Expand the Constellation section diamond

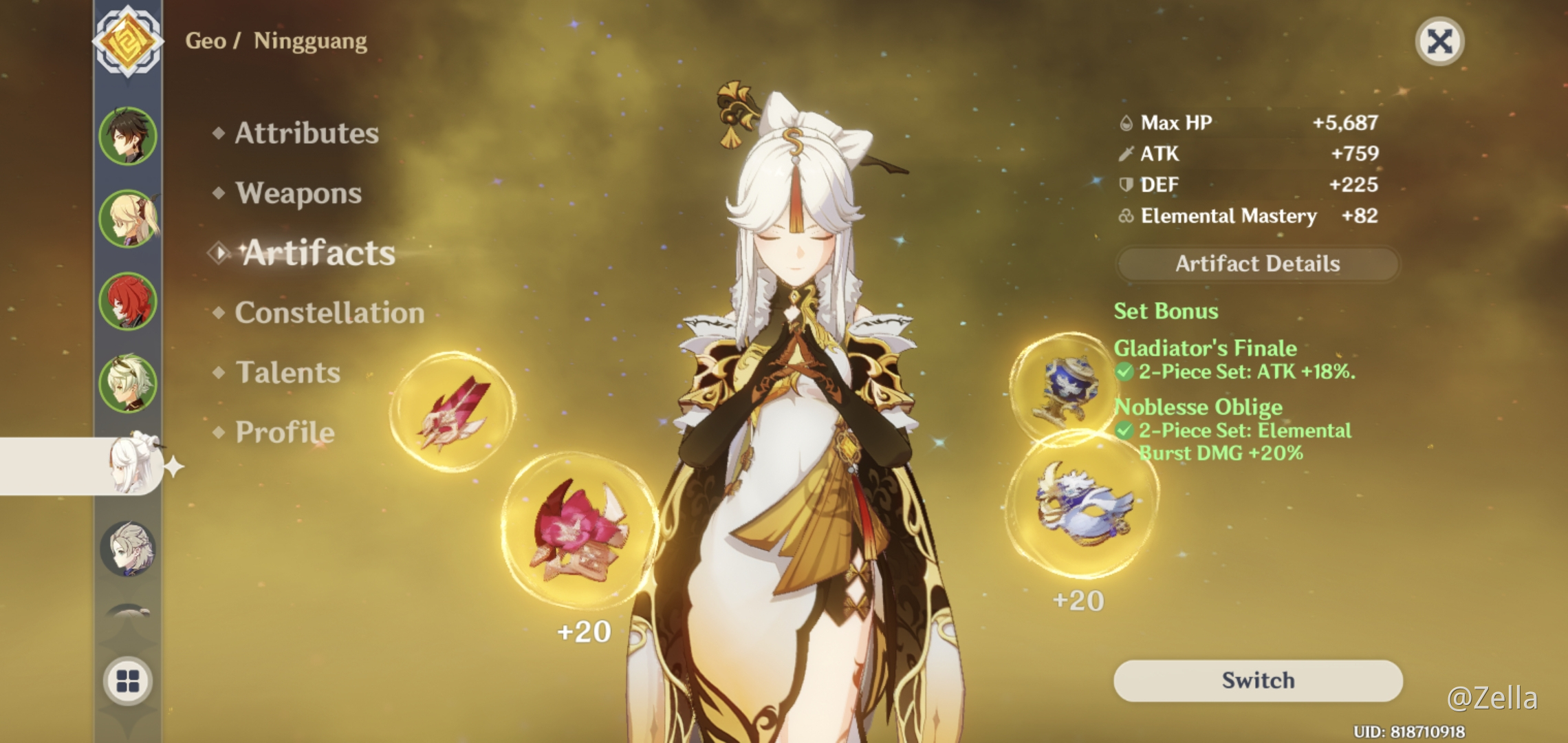click(x=218, y=313)
